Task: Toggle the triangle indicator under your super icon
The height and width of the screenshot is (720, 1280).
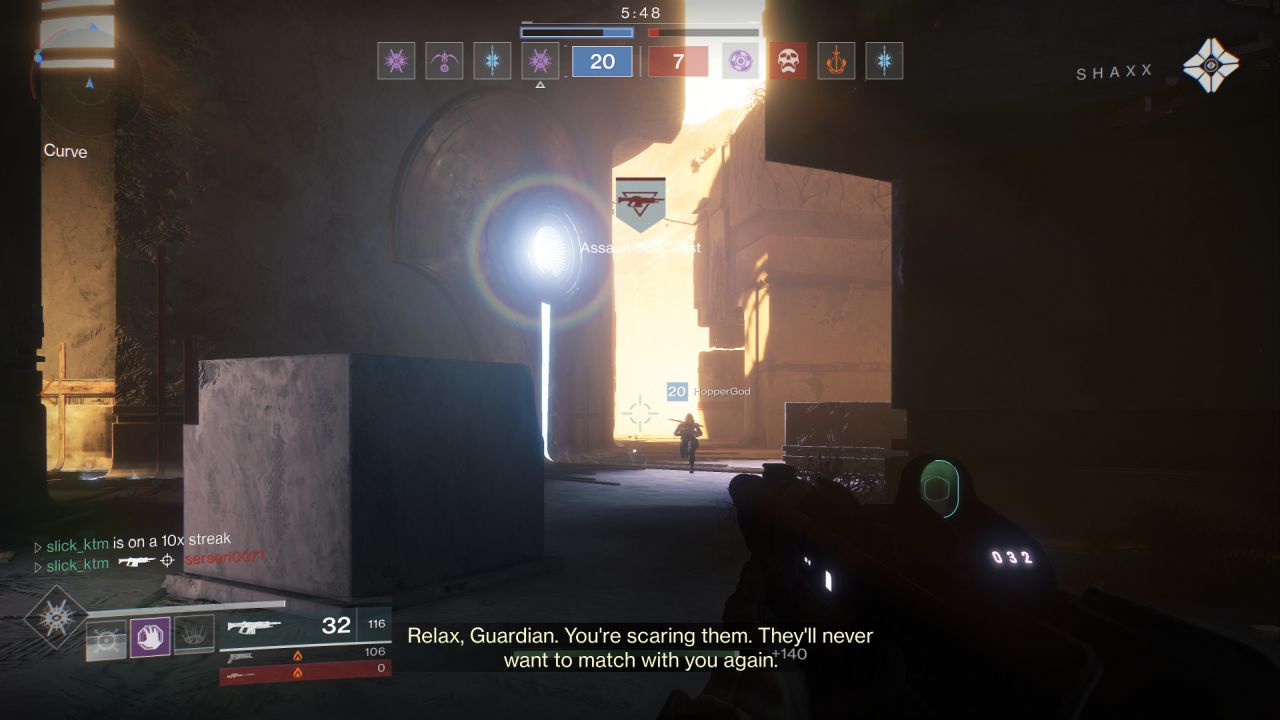Action: click(x=541, y=86)
